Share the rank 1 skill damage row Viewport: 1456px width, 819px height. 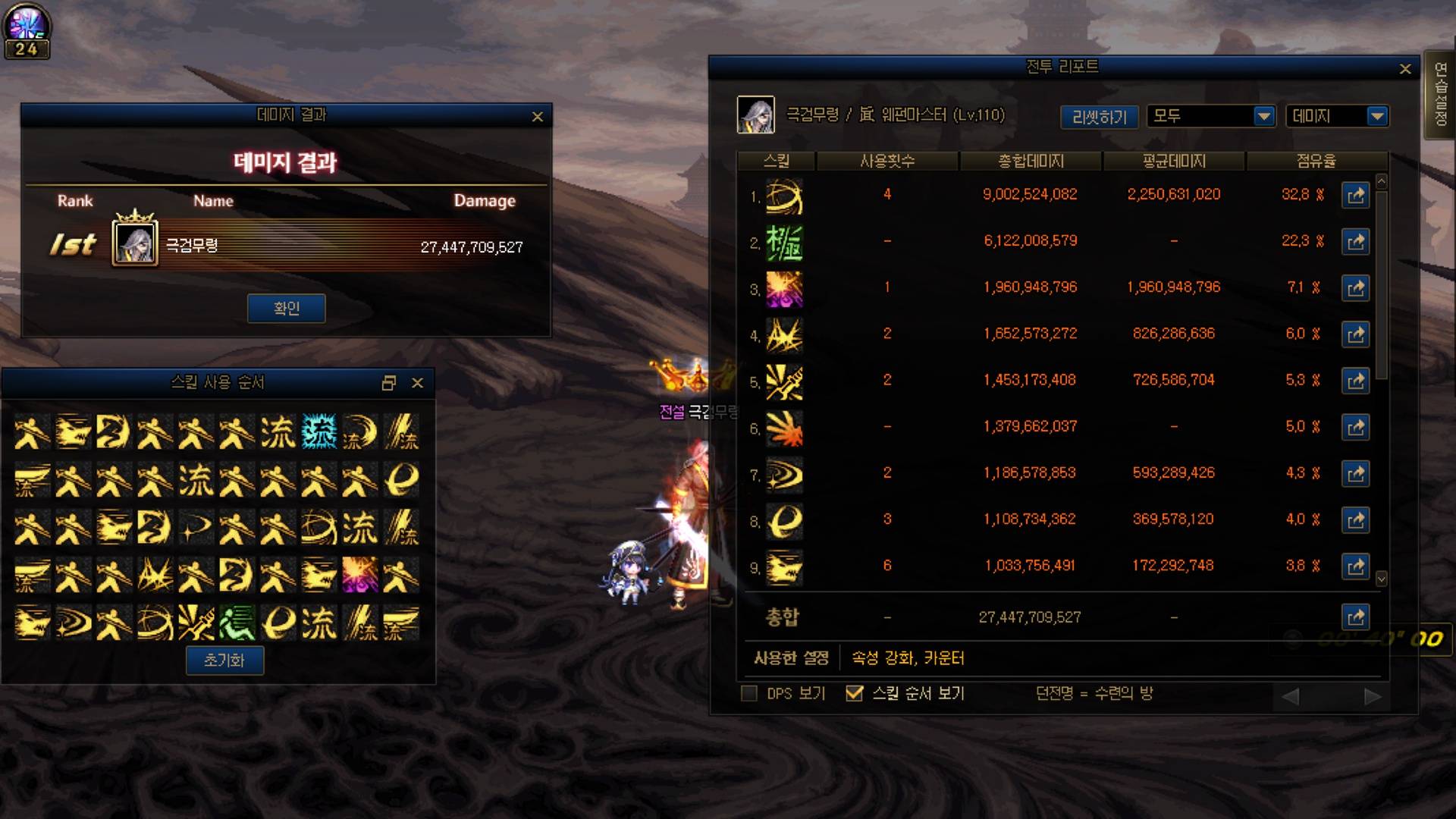coord(1356,195)
